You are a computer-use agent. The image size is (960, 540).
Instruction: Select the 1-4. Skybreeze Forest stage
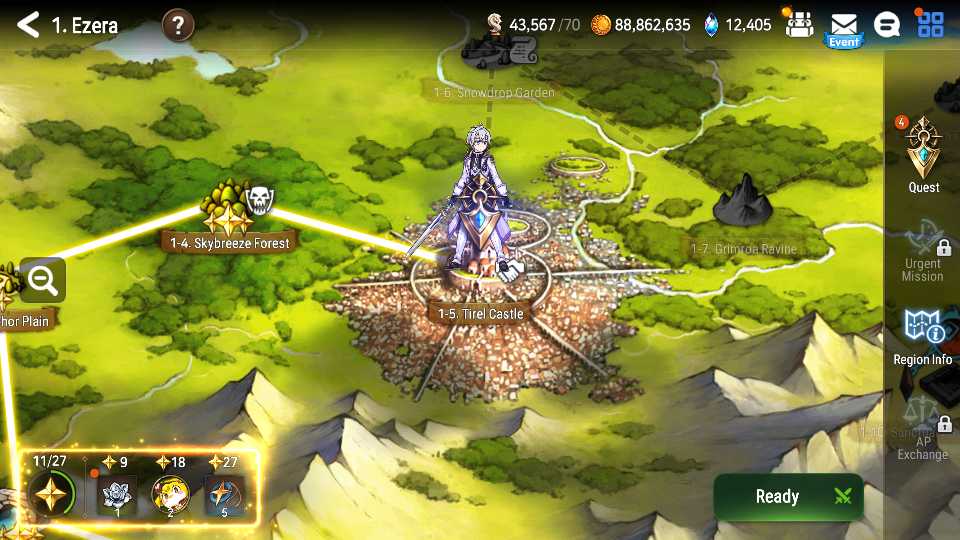[230, 242]
